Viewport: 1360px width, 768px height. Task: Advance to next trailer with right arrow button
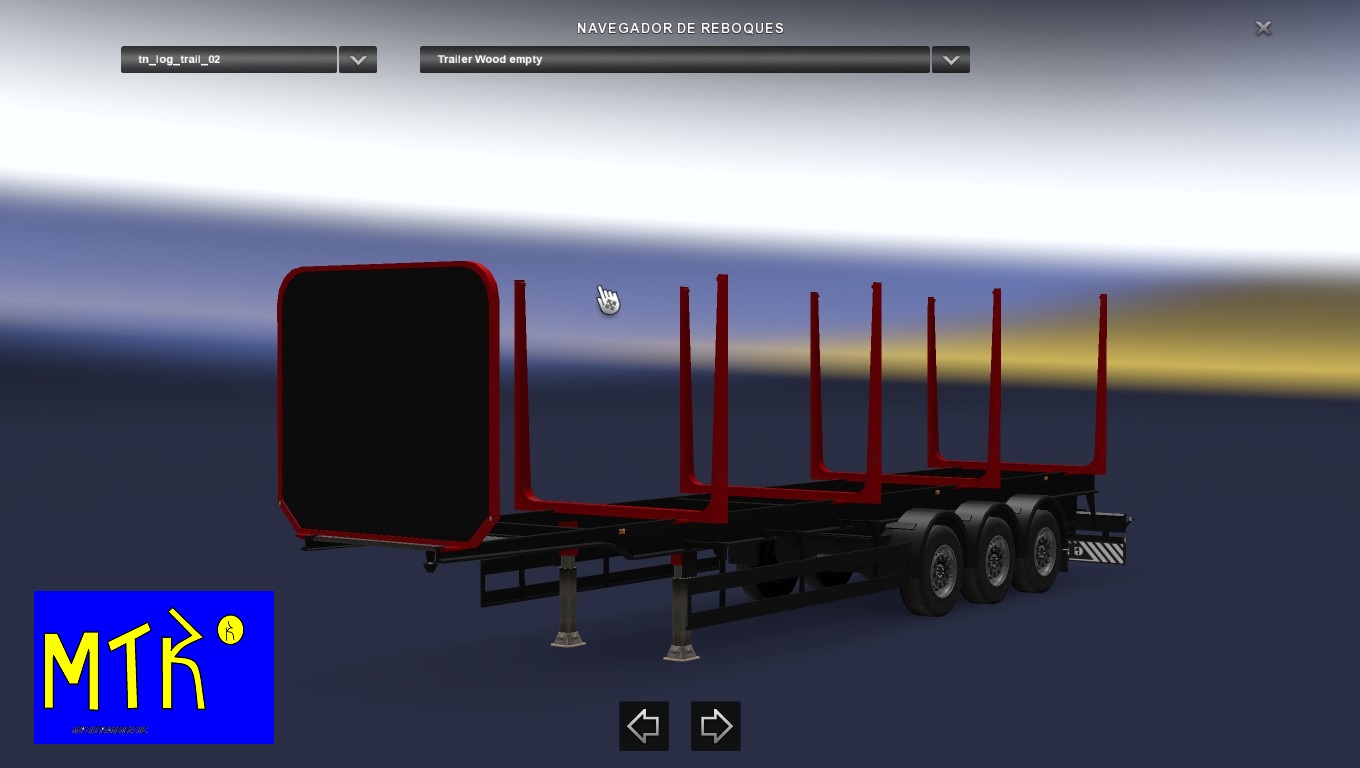pos(716,726)
